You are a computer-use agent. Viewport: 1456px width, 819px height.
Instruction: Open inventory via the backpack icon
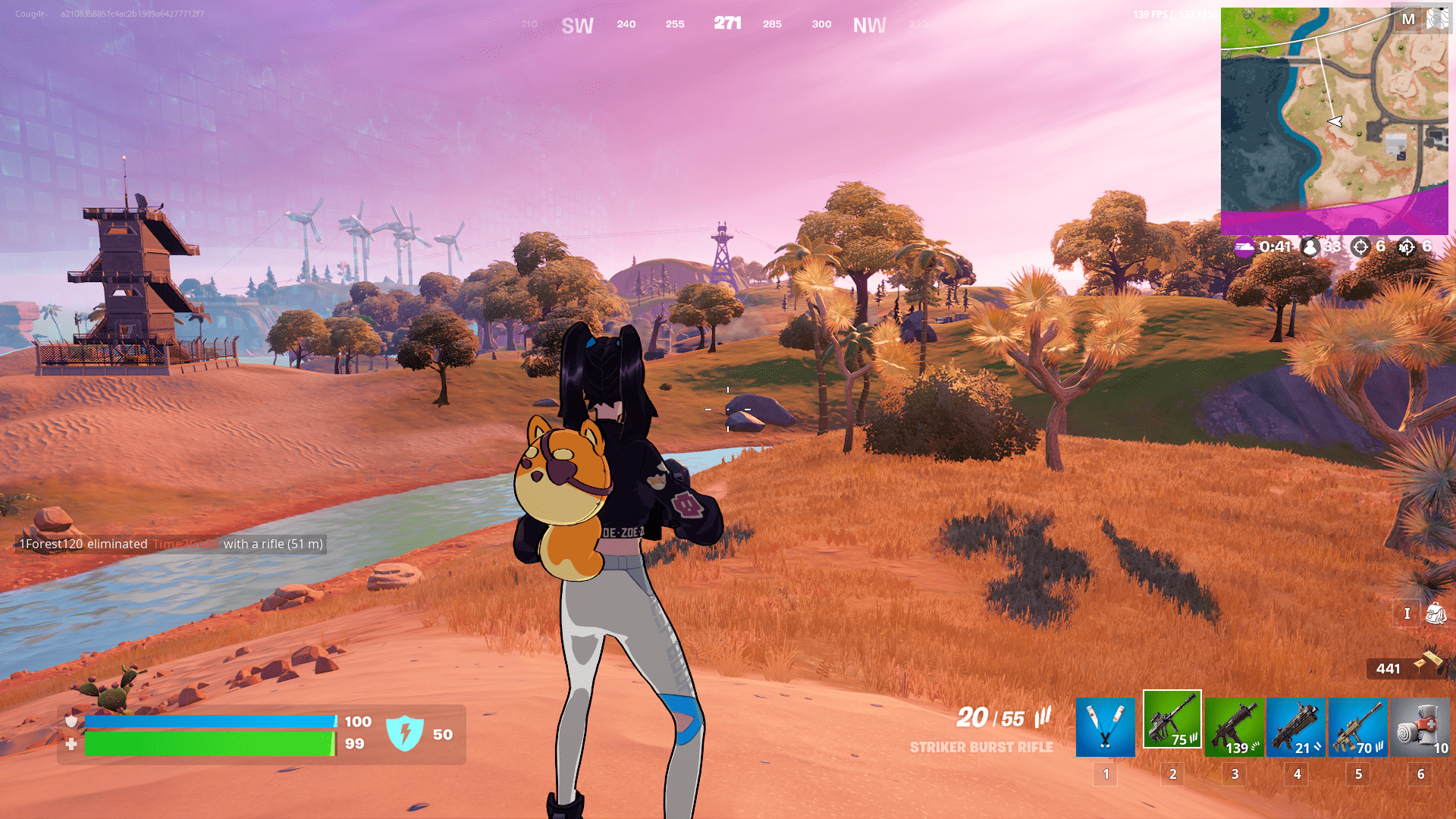pos(1436,613)
